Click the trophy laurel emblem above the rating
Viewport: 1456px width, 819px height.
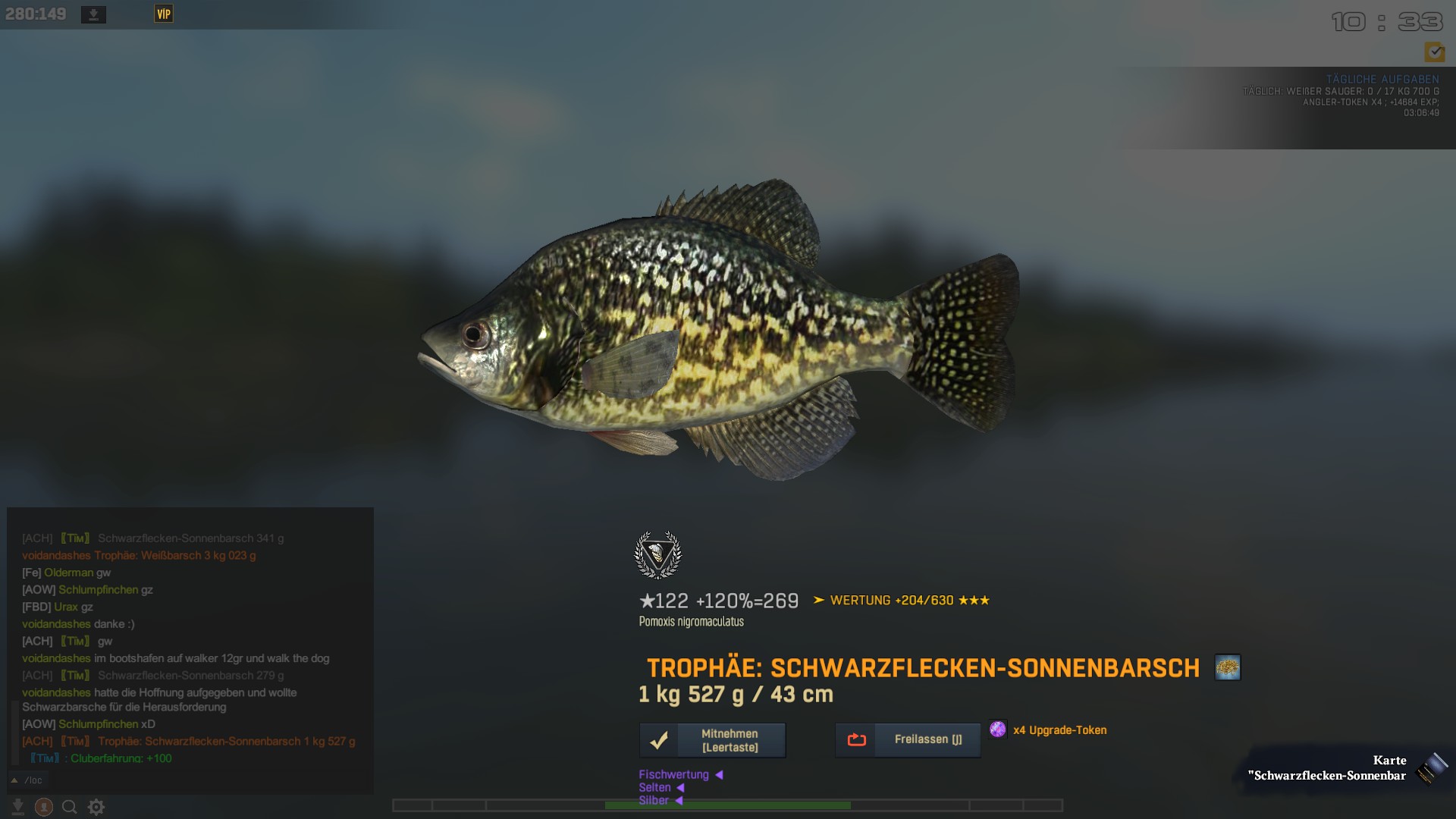coord(657,555)
